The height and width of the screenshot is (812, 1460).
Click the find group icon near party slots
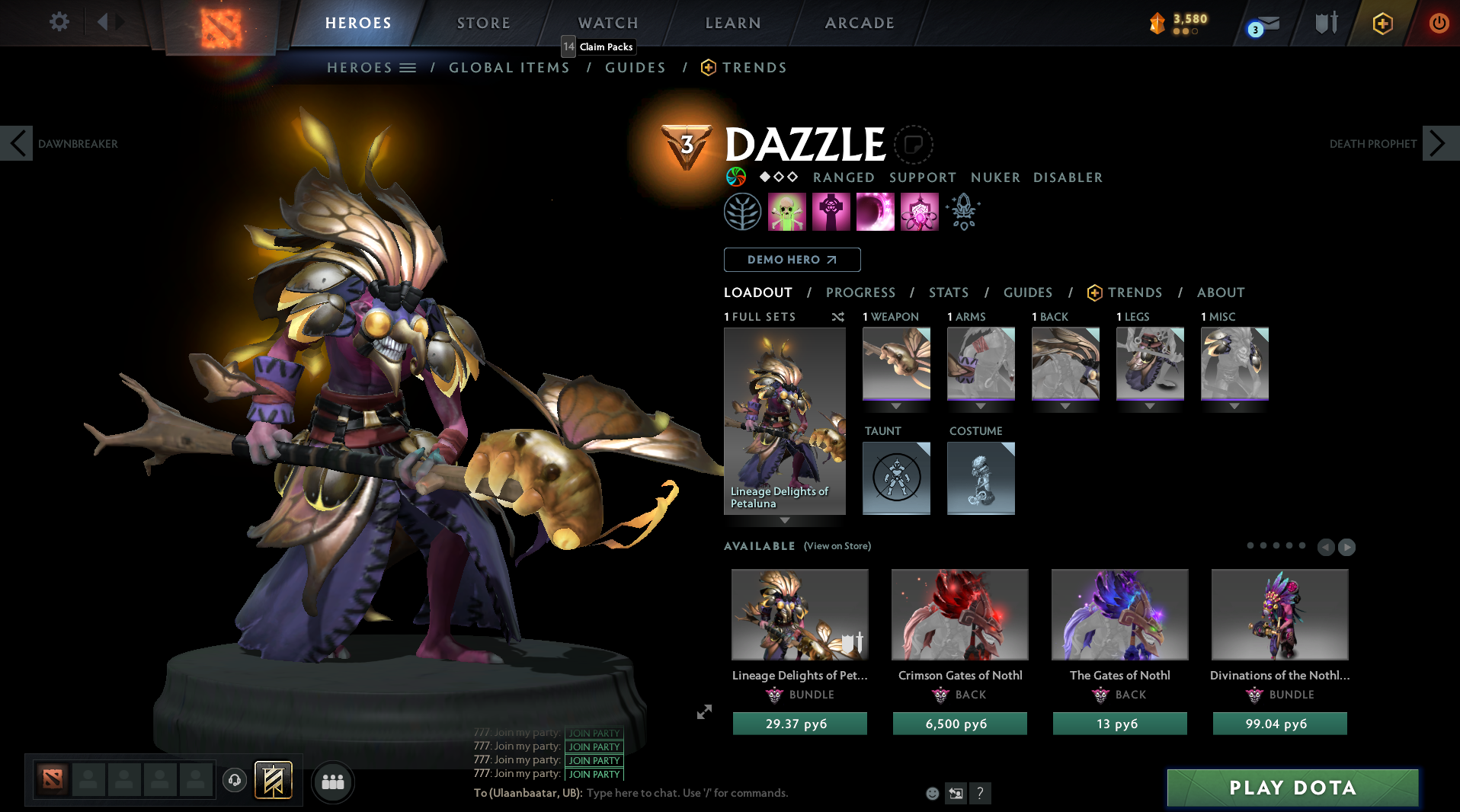(332, 782)
